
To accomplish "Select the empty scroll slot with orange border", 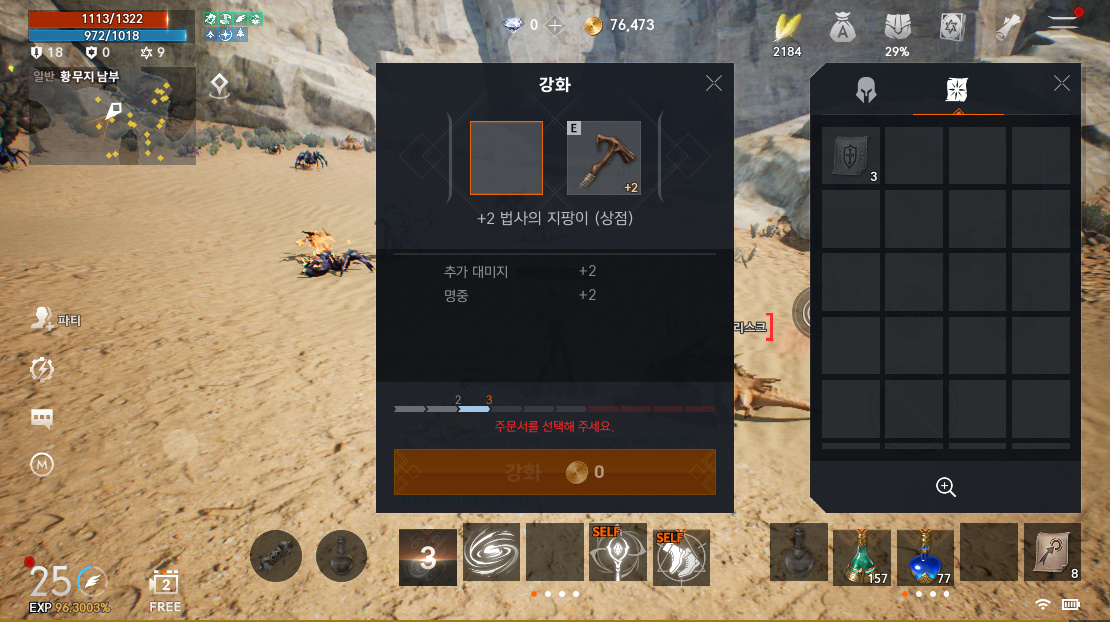I will pyautogui.click(x=506, y=158).
